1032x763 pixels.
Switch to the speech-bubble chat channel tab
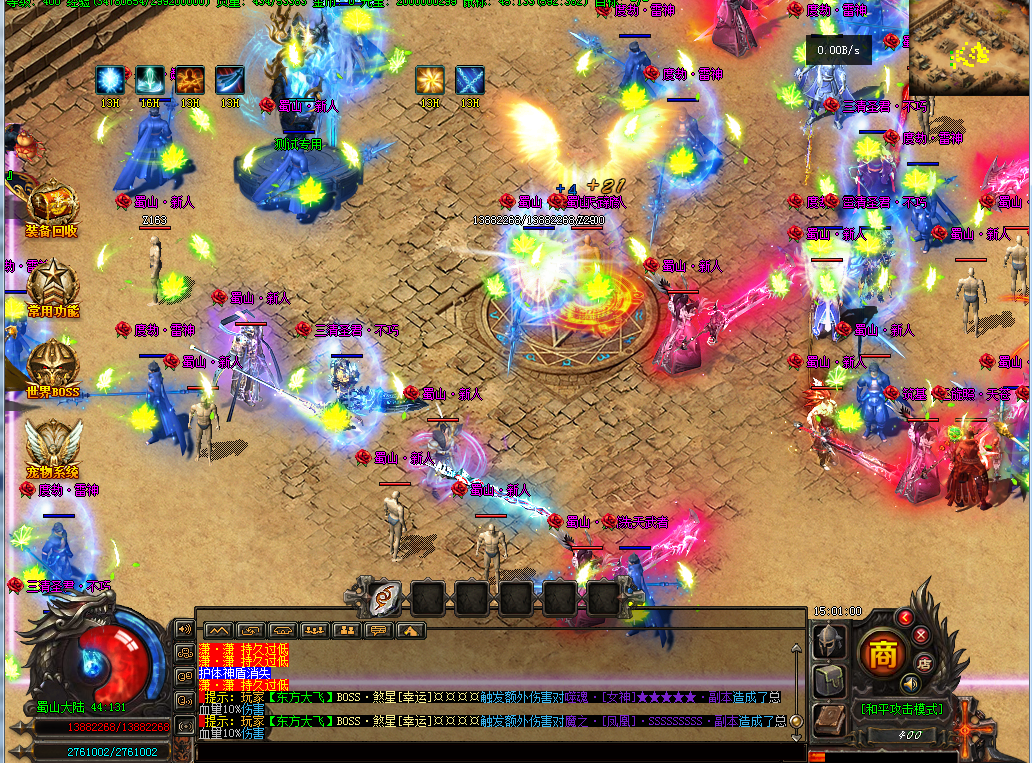click(379, 630)
